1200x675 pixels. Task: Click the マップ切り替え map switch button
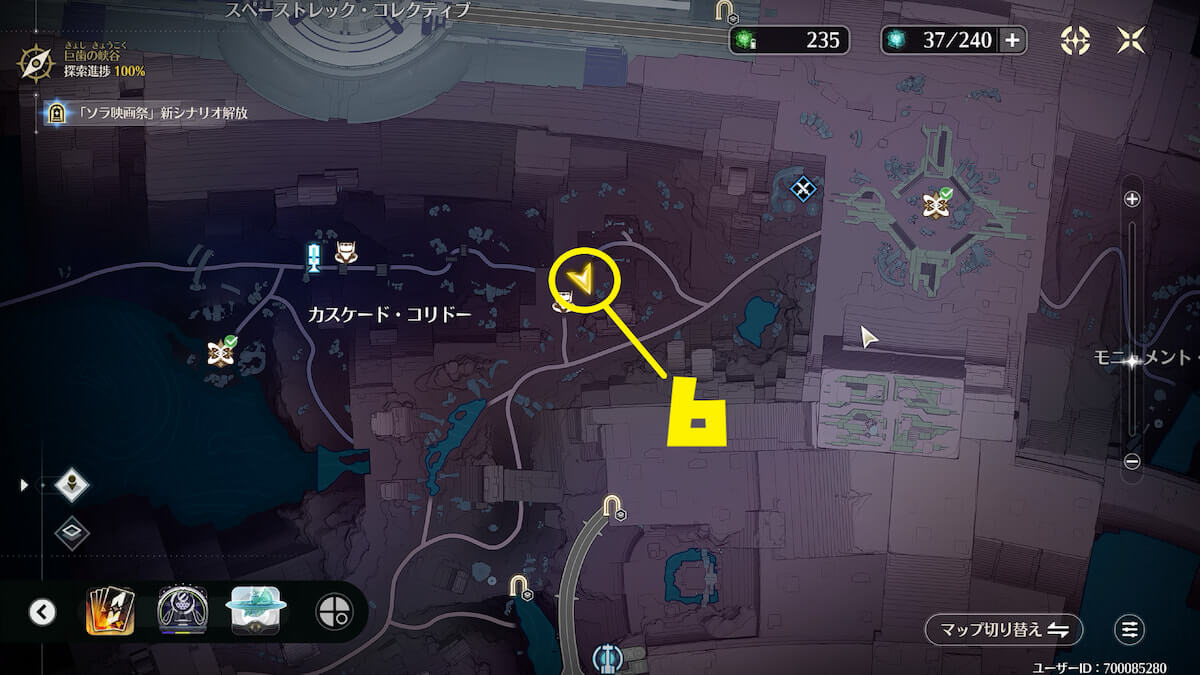point(1003,630)
